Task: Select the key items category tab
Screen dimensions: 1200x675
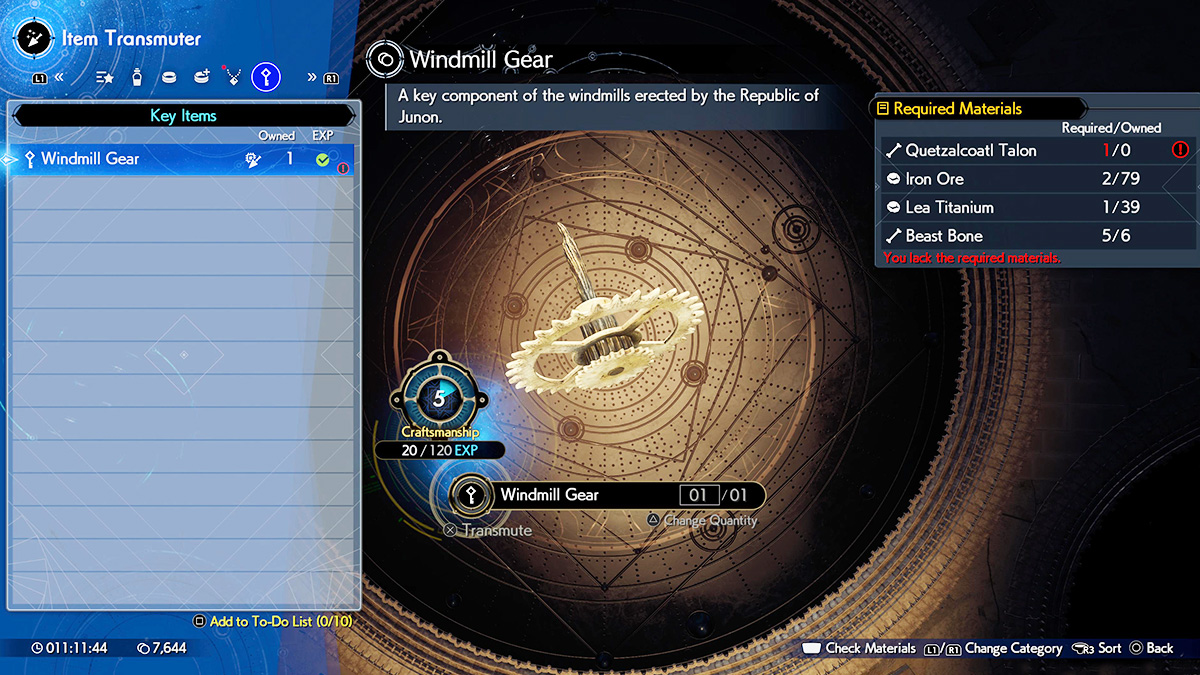Action: pos(266,76)
